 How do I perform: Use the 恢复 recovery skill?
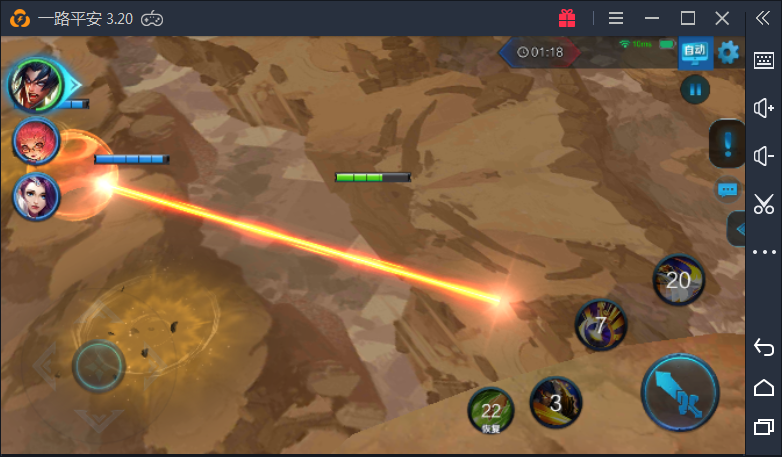coord(491,410)
